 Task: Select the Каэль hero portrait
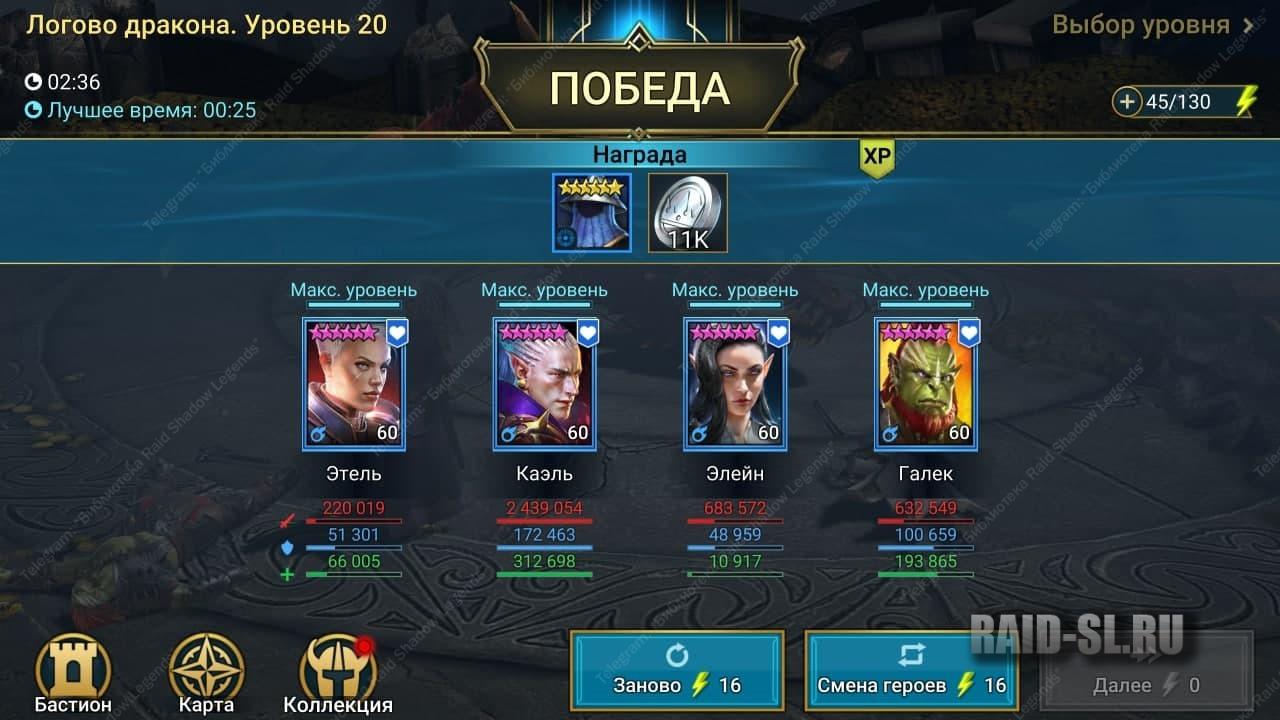(x=545, y=385)
